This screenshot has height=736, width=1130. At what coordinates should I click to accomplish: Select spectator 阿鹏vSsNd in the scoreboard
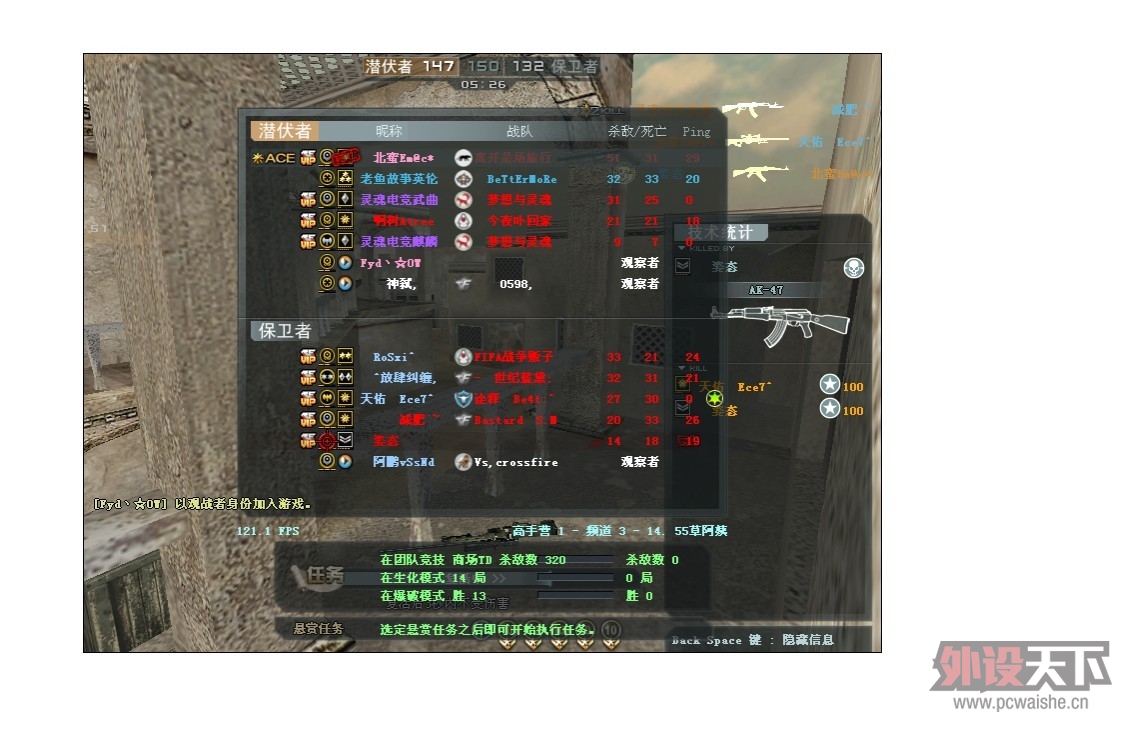[x=404, y=462]
